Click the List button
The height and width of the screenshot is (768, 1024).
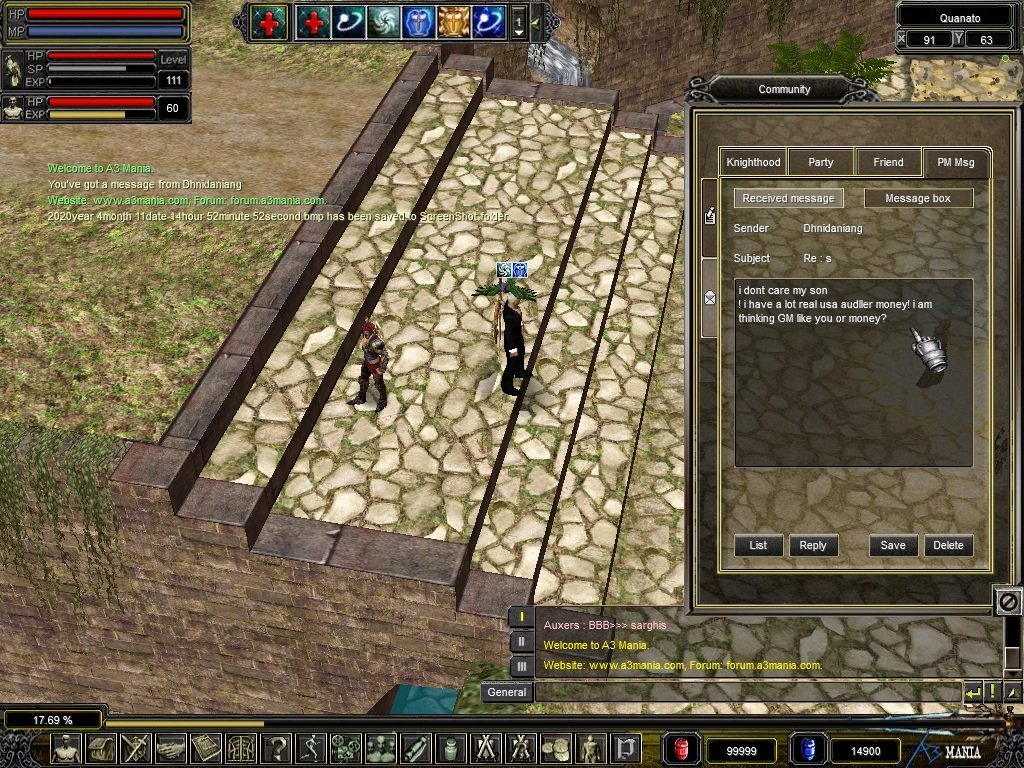pyautogui.click(x=758, y=545)
